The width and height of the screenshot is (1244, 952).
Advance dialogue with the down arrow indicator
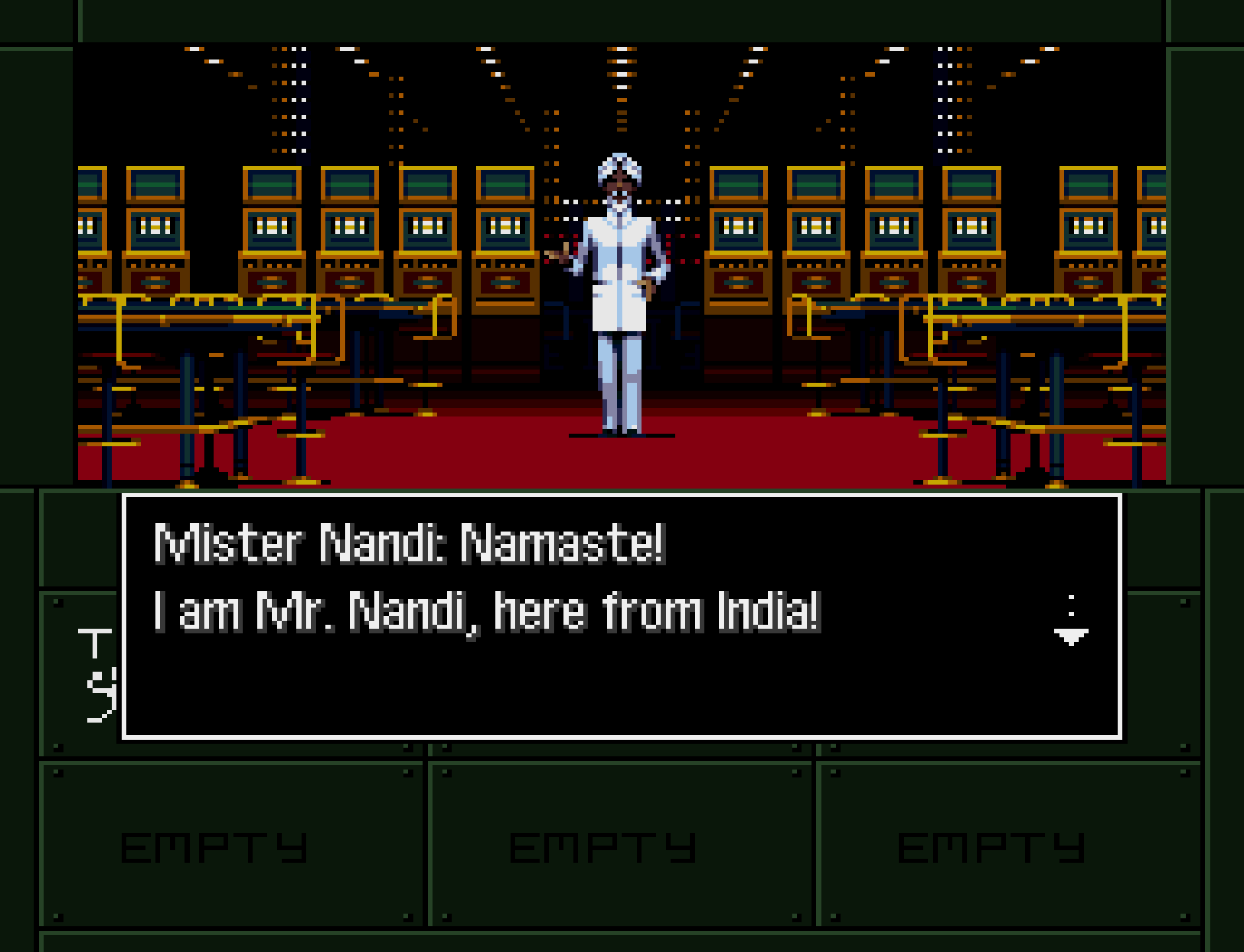pyautogui.click(x=1071, y=633)
